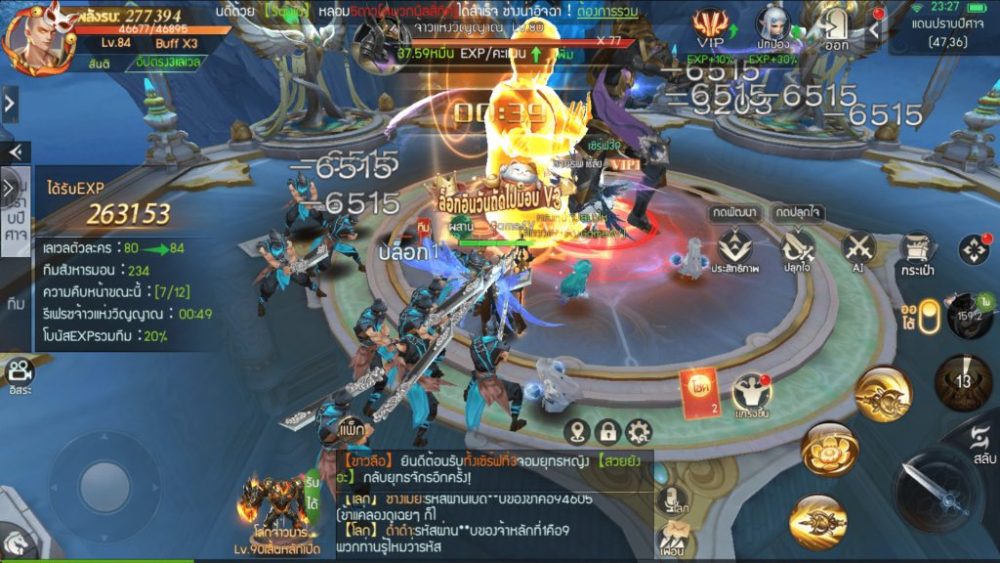
Task: Tap the world chat microphone button
Action: (674, 499)
